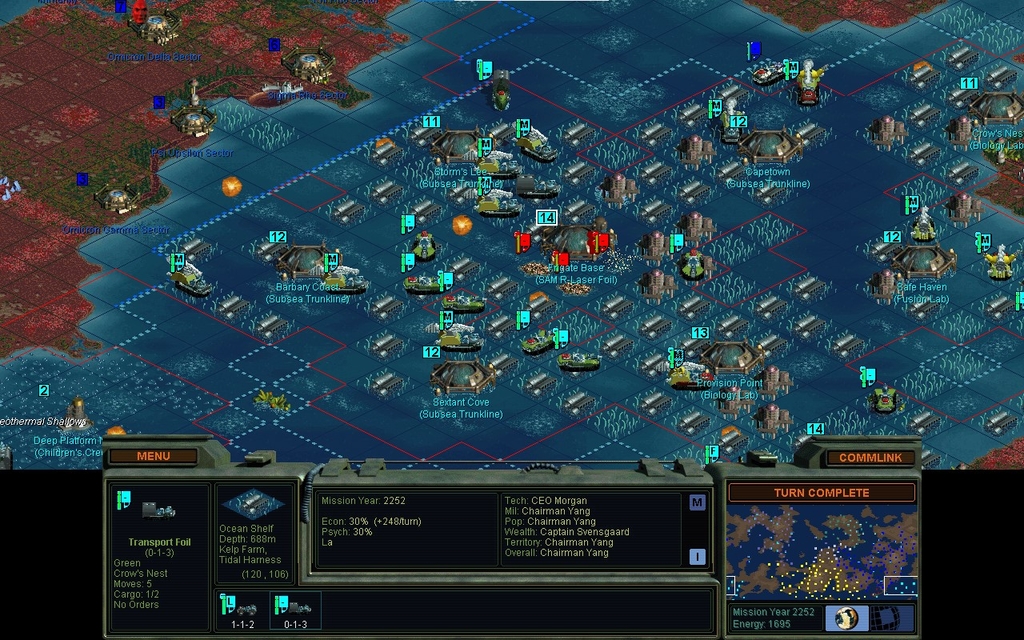
Task: Click the I button on info panel
Action: (x=697, y=556)
